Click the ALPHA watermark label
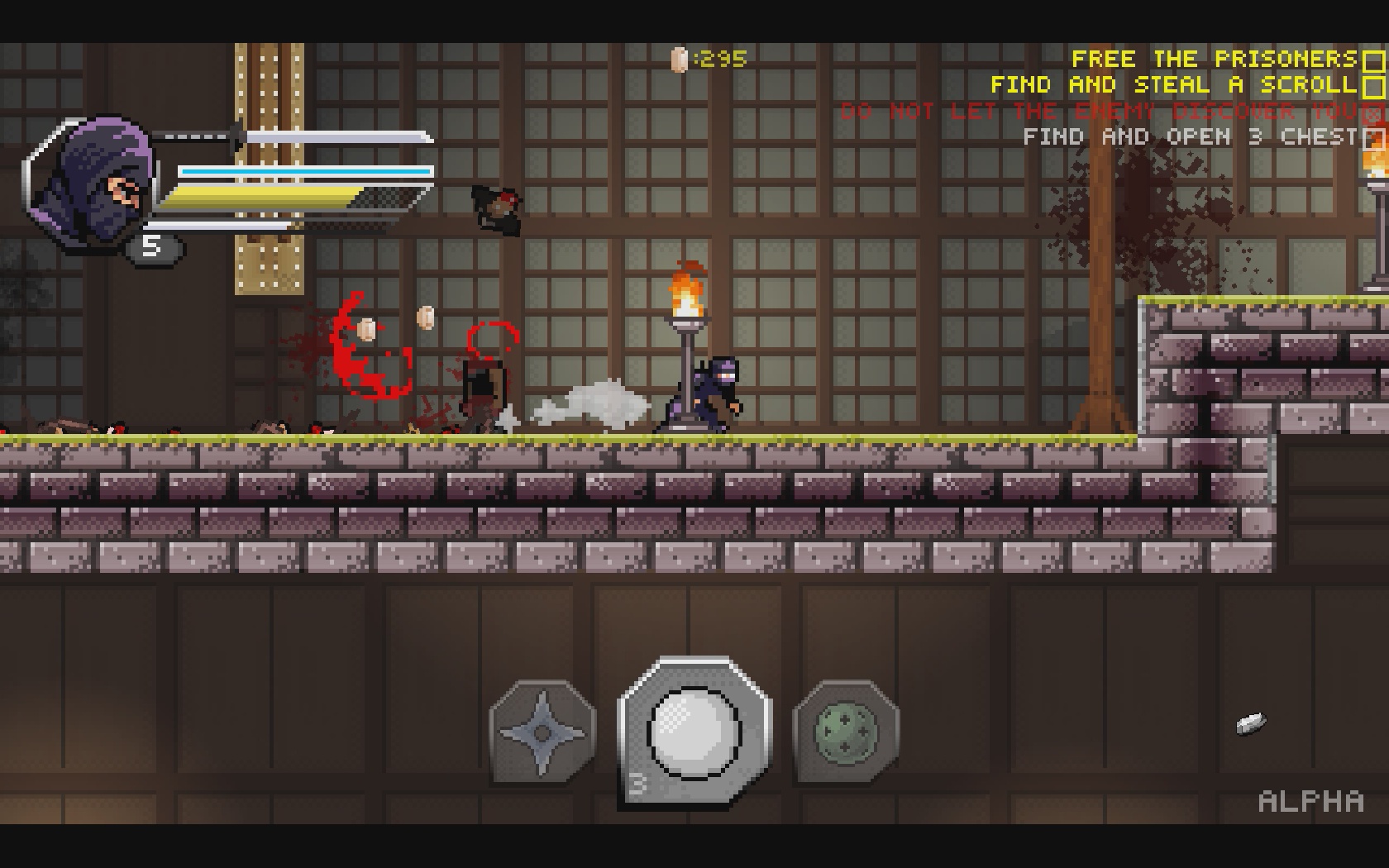 point(1310,800)
